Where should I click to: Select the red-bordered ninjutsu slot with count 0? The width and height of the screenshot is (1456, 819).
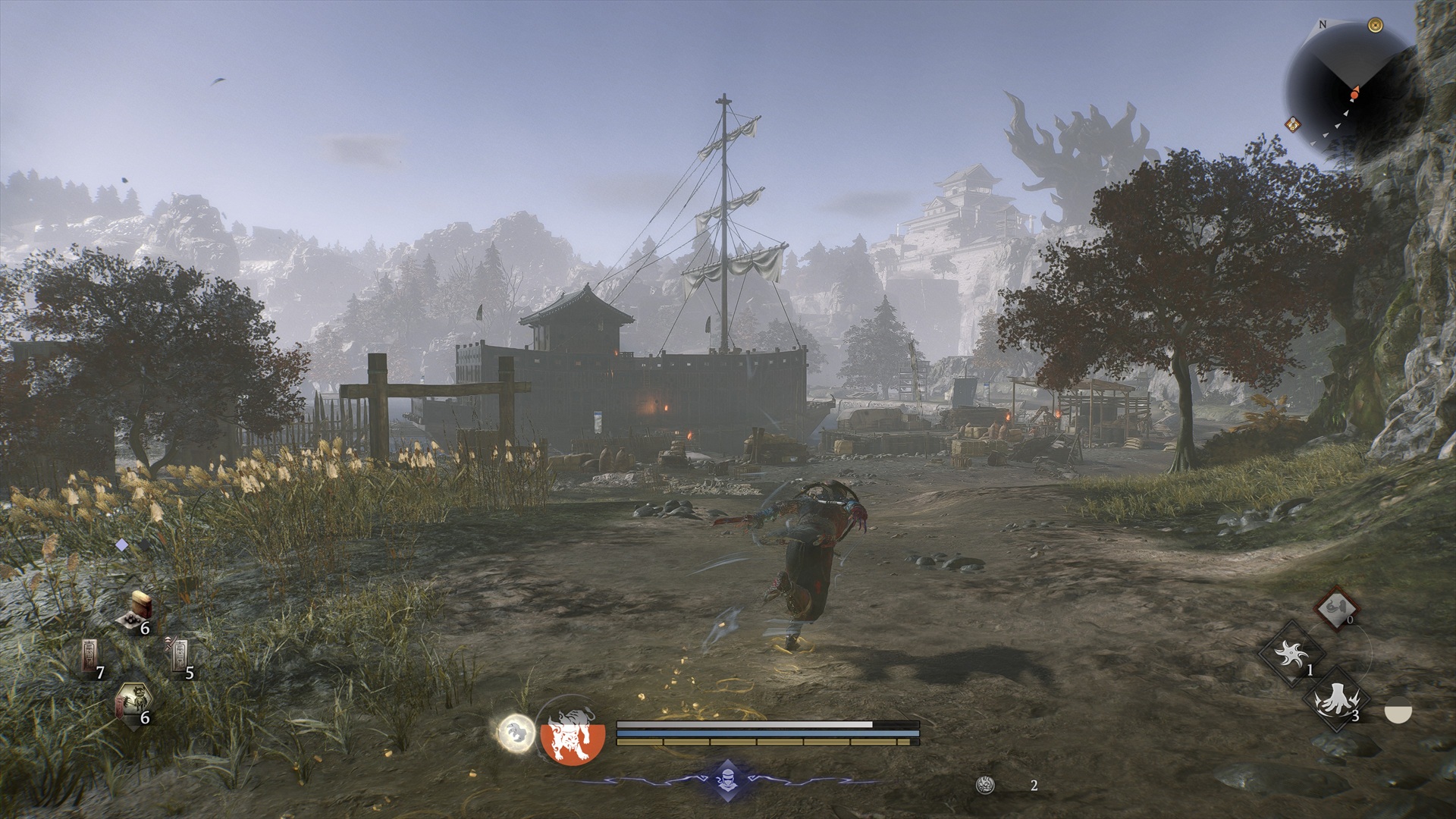pos(1336,607)
